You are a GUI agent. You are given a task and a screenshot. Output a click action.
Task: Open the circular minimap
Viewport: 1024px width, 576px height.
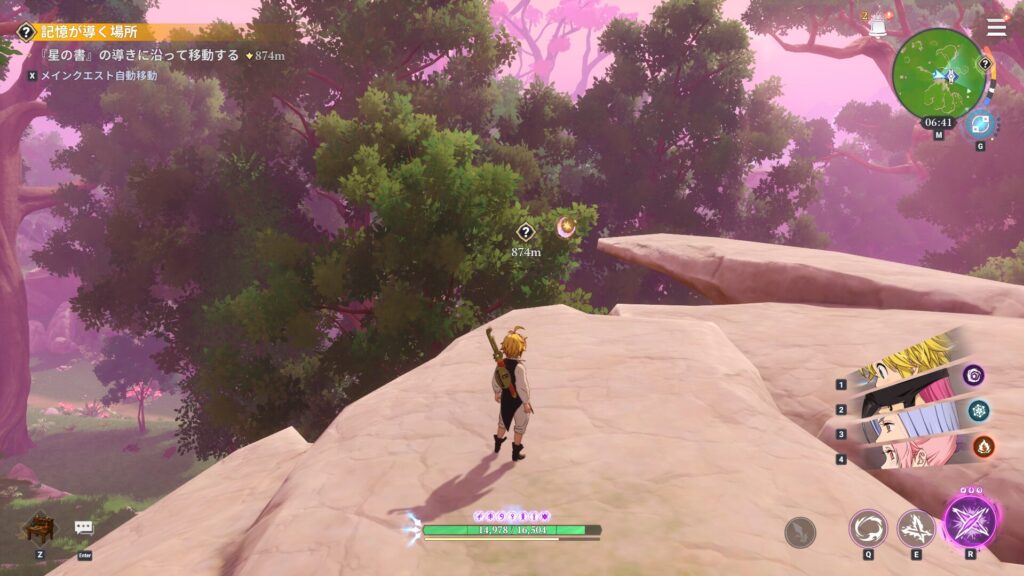[938, 74]
